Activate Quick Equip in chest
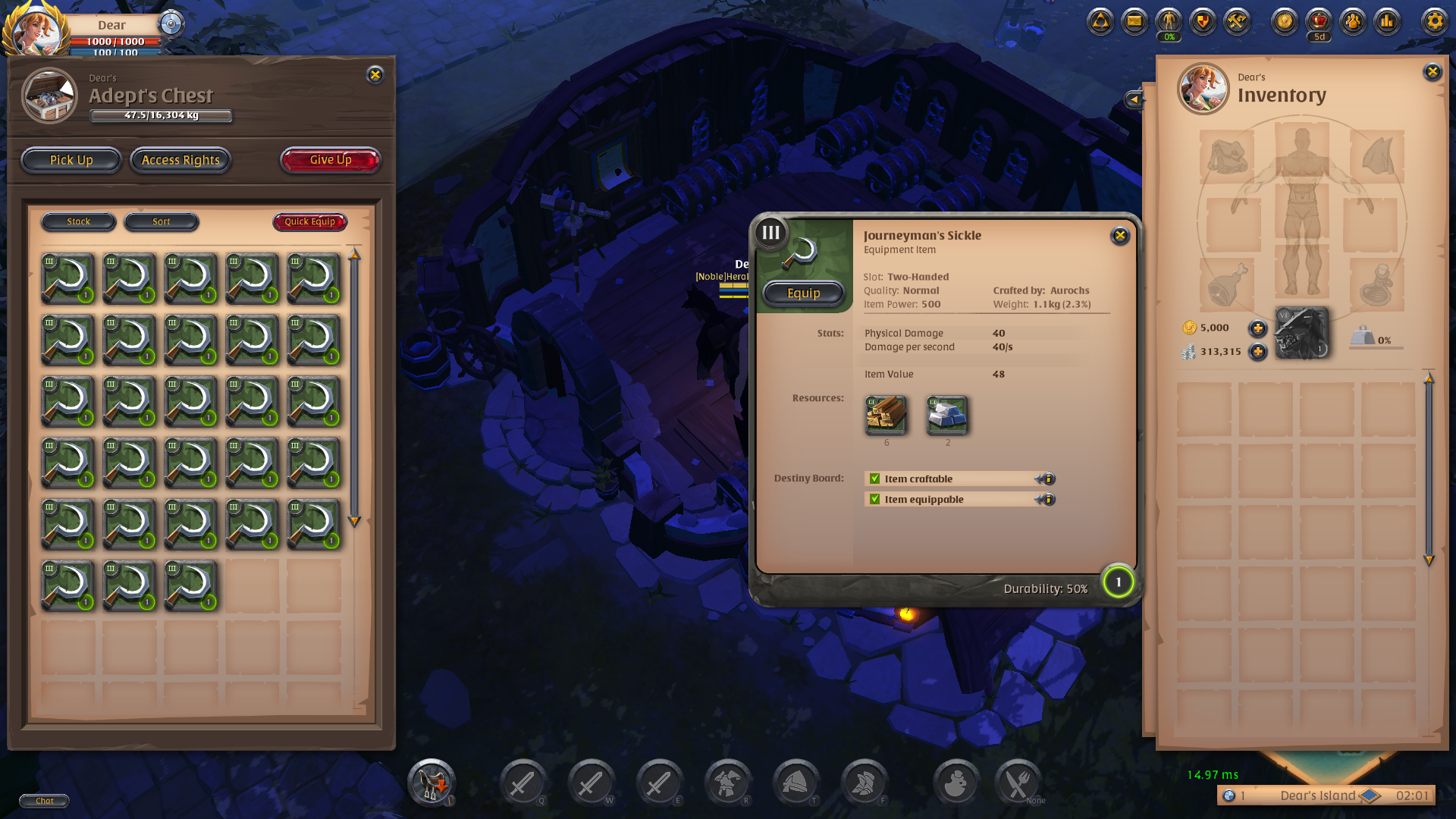This screenshot has width=1456, height=819. 309,221
